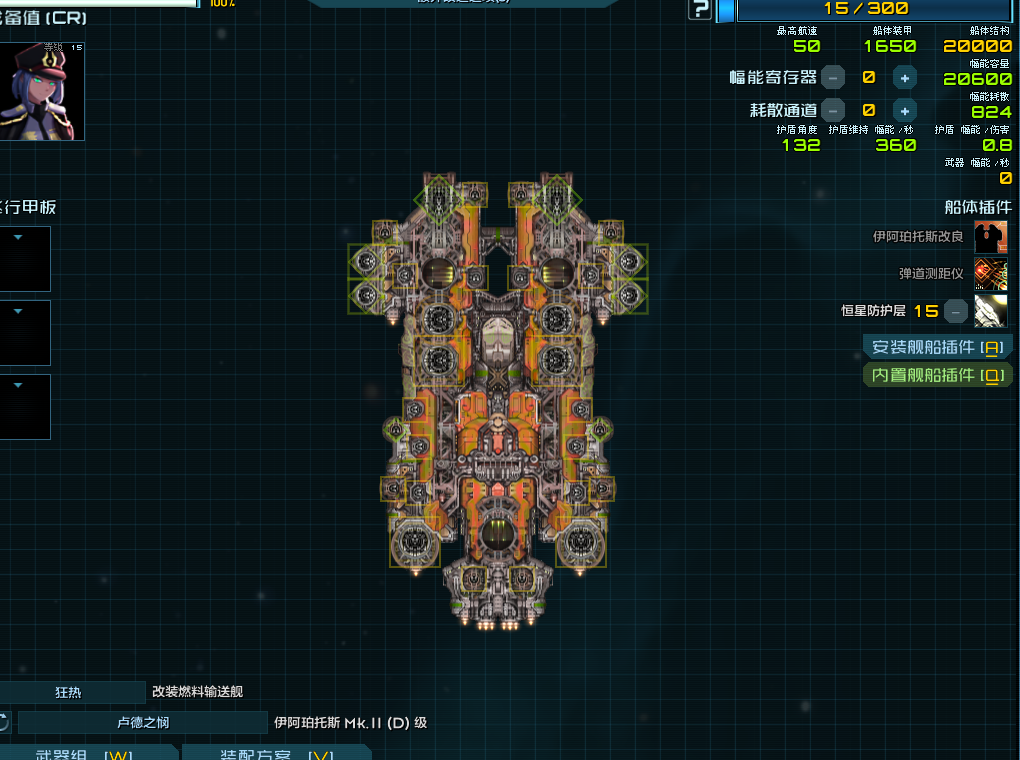Select the 伊阿珀托斯改良 hullmod icon
Screen dimensions: 1020x760
point(990,237)
